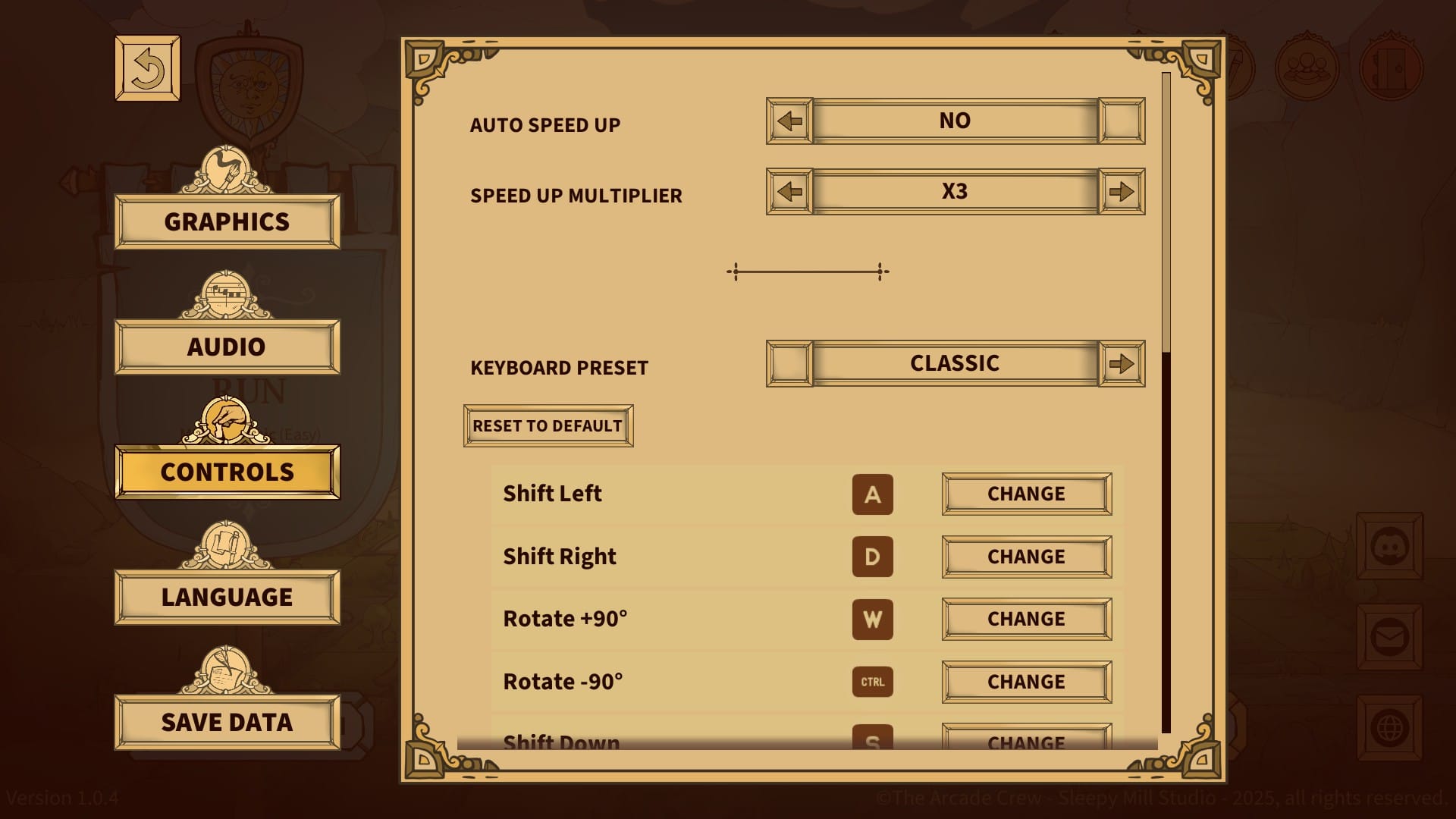Click the letter icon above Save Data
The height and width of the screenshot is (819, 1456).
coord(225,672)
